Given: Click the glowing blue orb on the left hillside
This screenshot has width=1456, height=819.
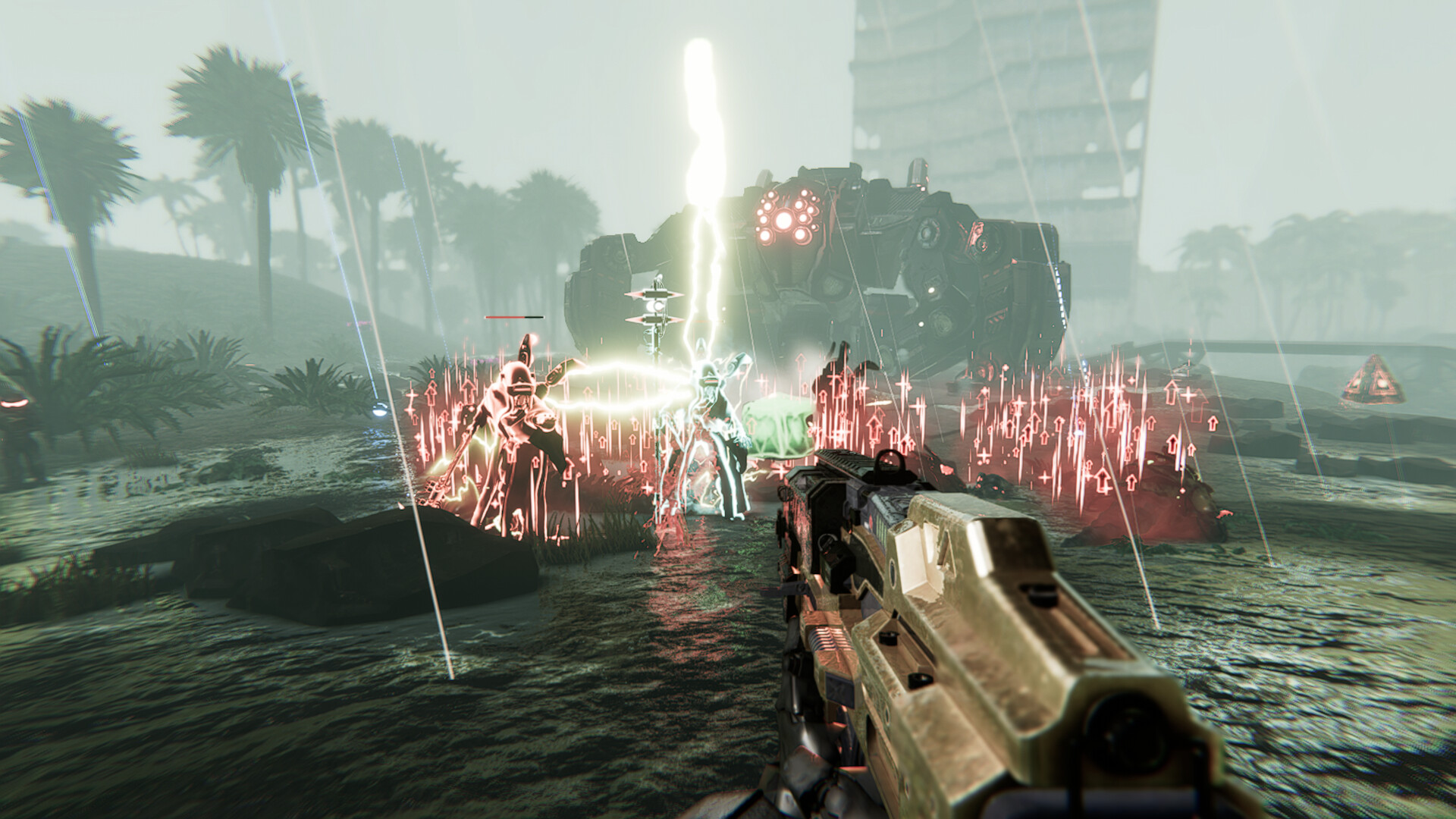Looking at the screenshot, I should tap(379, 411).
